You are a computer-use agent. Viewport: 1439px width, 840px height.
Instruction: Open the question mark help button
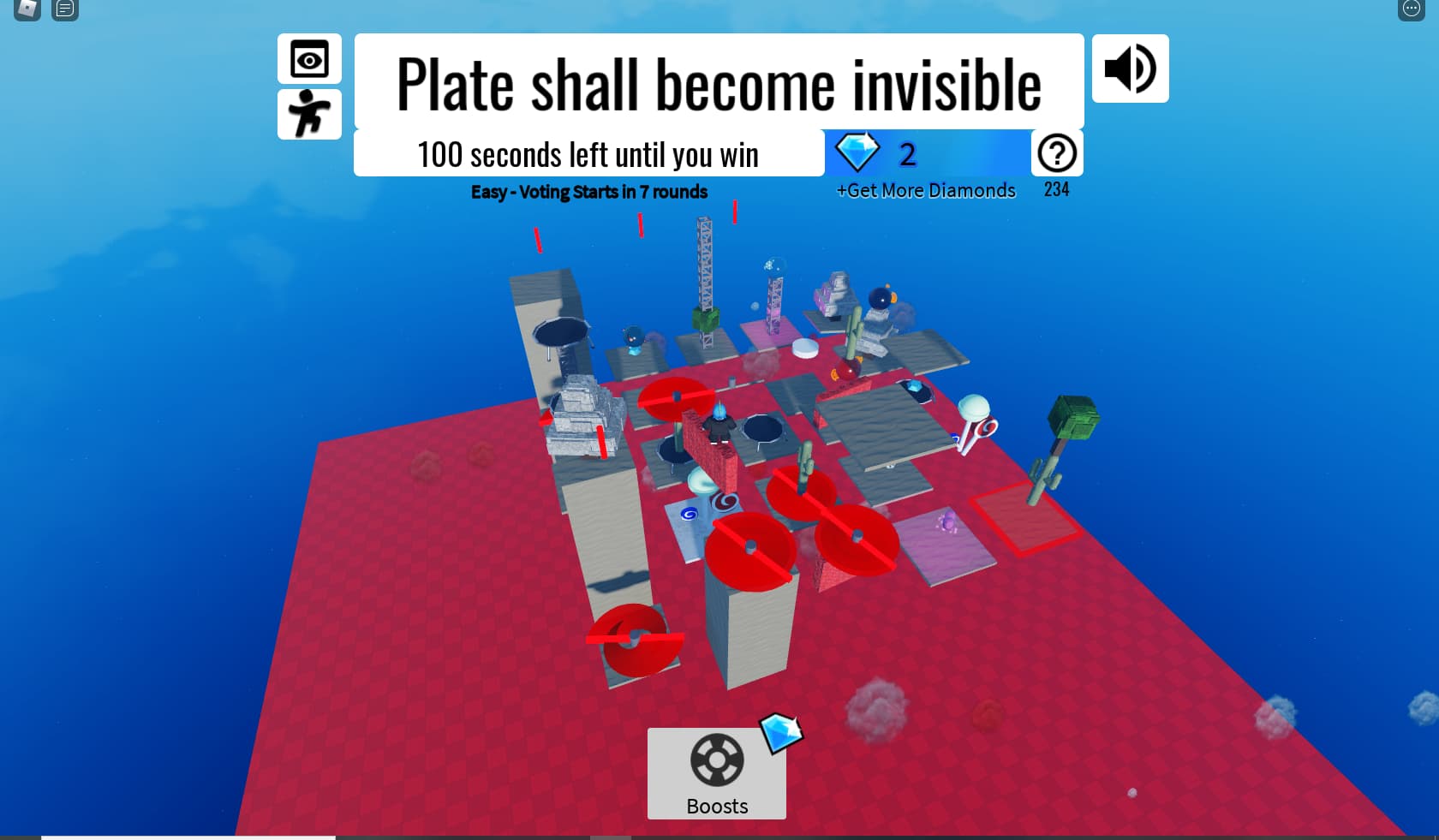point(1057,153)
